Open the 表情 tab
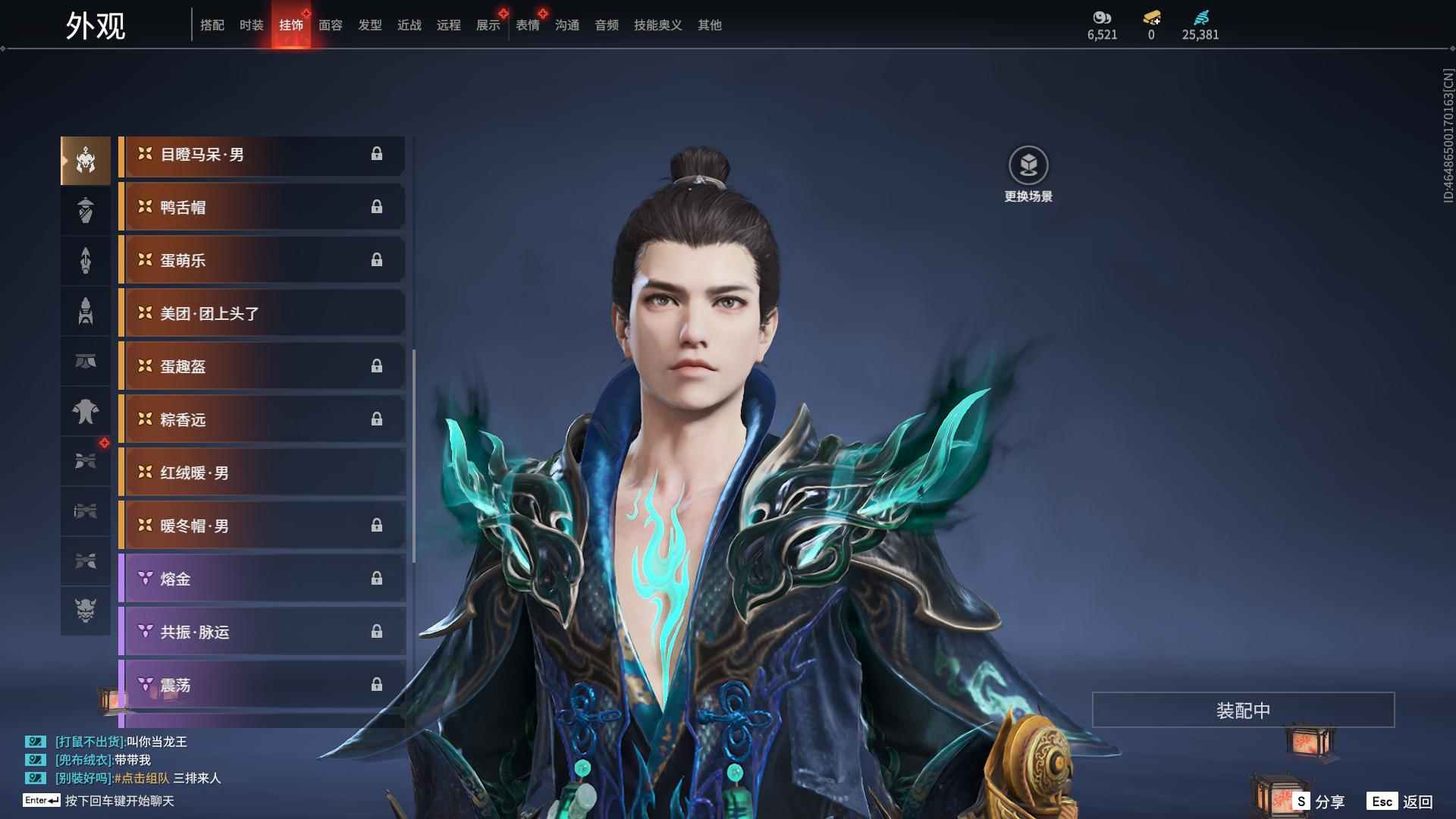1456x819 pixels. click(x=527, y=25)
